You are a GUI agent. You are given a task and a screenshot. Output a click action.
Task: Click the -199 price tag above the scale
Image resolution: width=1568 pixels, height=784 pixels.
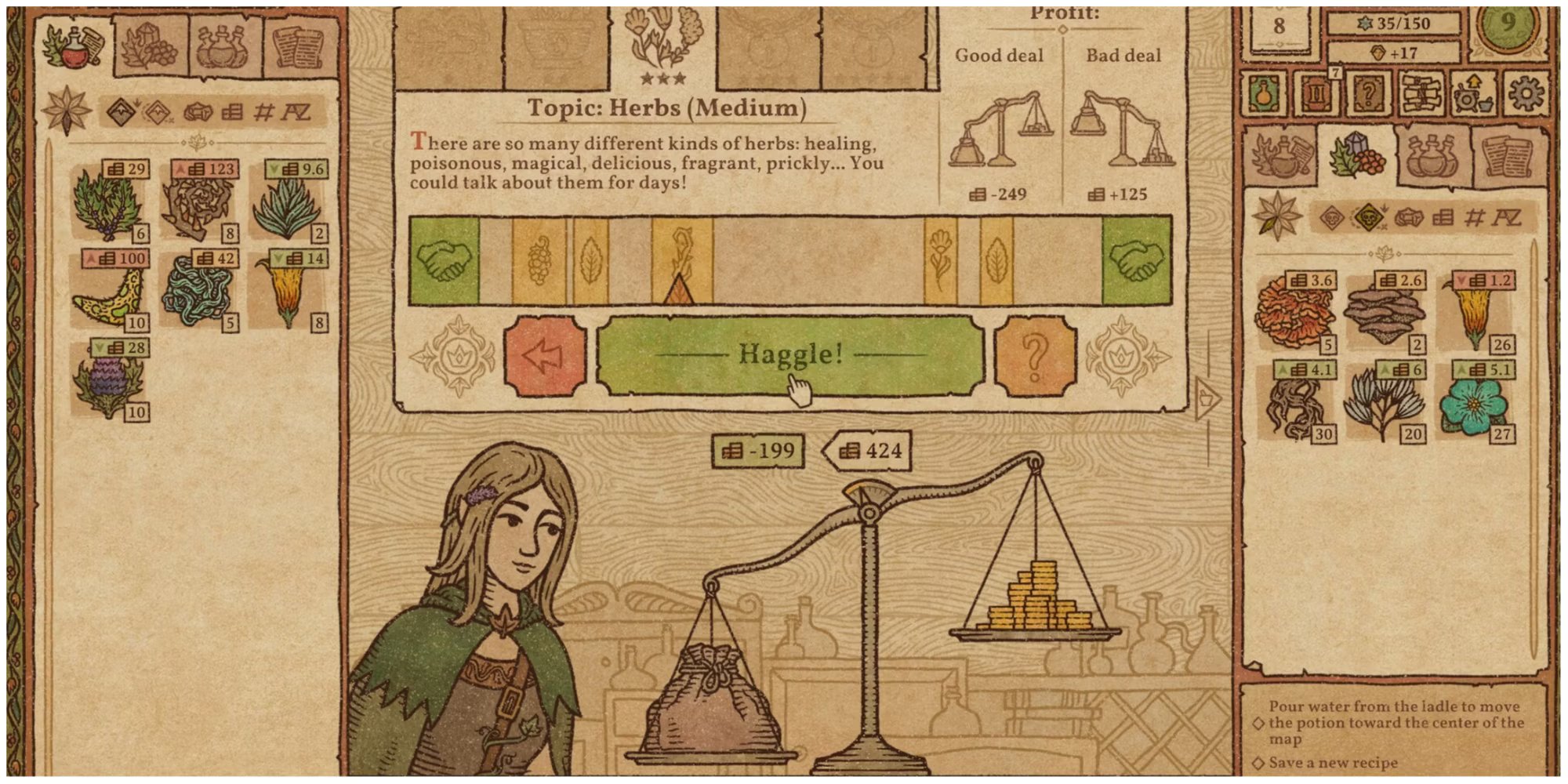[757, 451]
